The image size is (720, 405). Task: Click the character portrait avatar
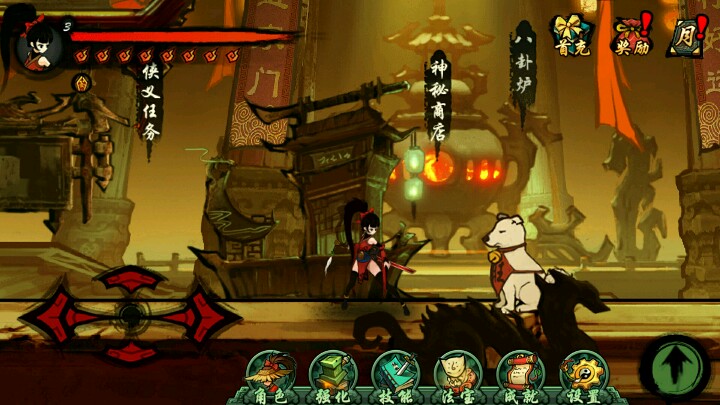[x=35, y=41]
